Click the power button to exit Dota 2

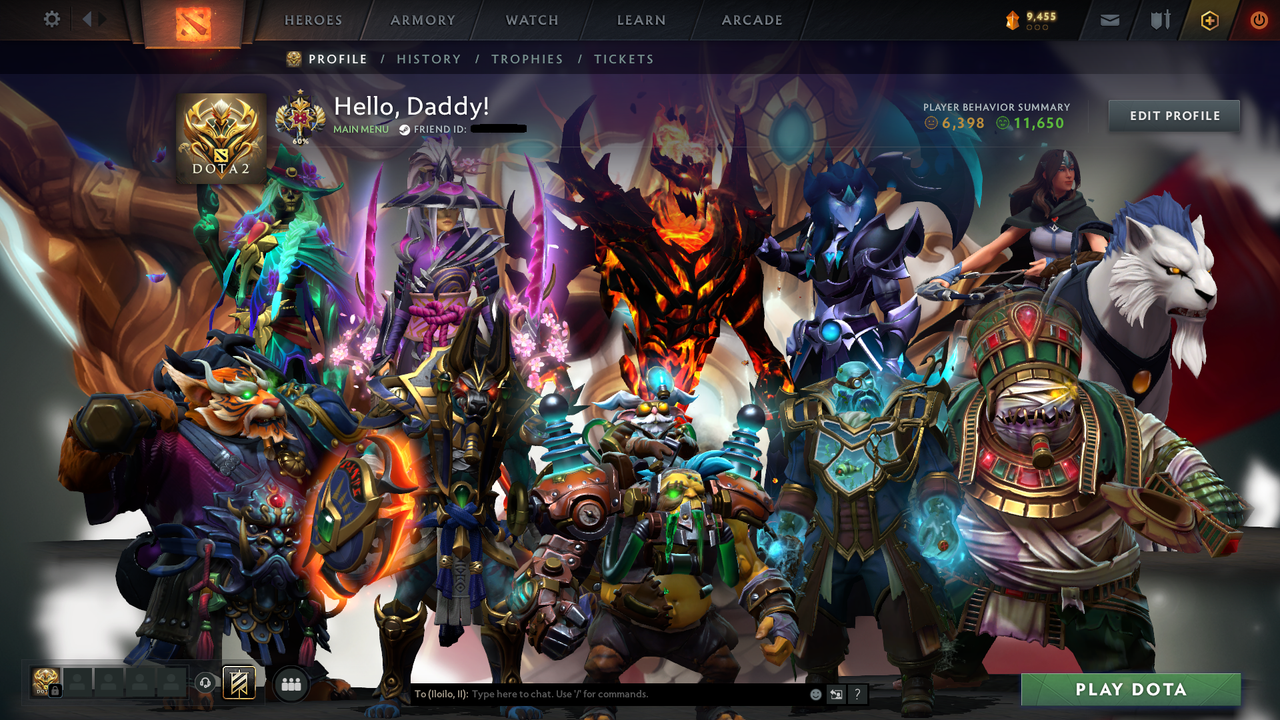(1258, 19)
